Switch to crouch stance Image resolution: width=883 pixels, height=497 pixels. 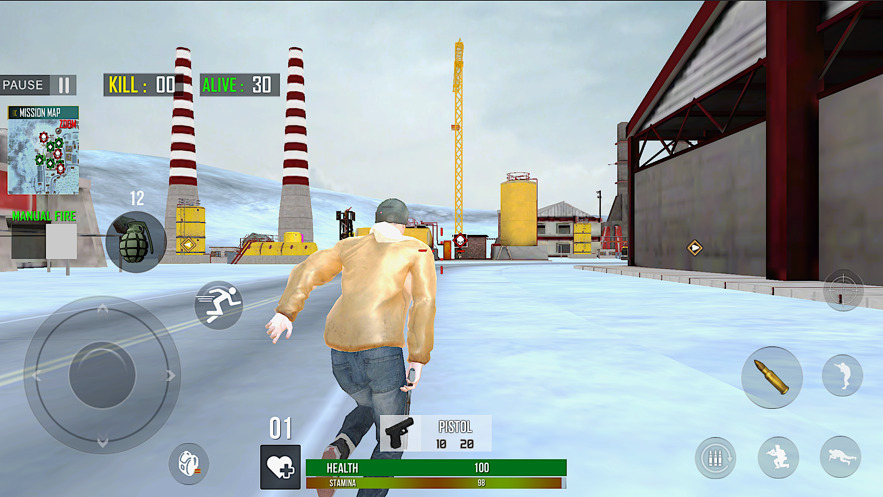778,457
